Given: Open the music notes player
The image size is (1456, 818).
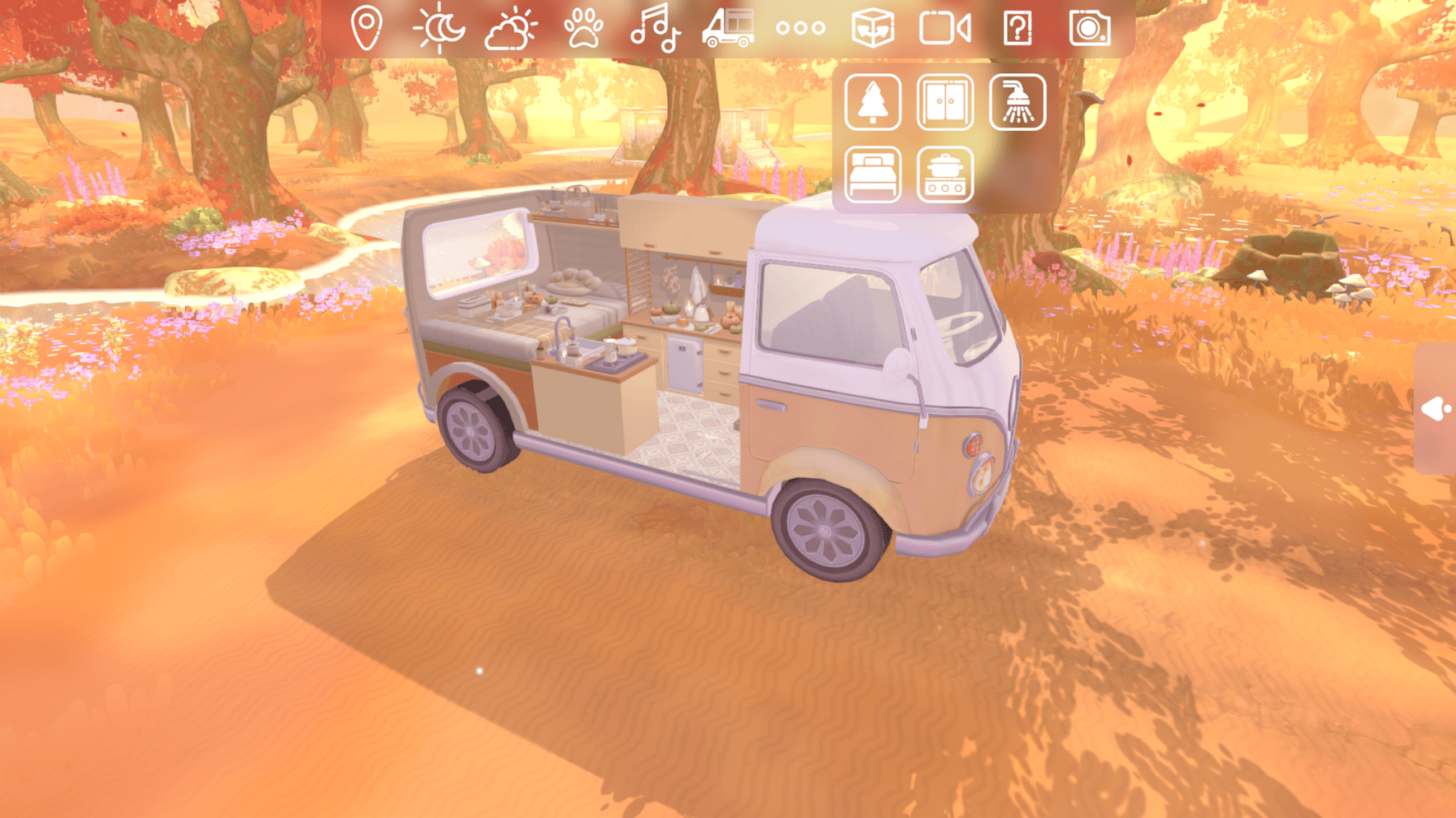Looking at the screenshot, I should coord(656,27).
